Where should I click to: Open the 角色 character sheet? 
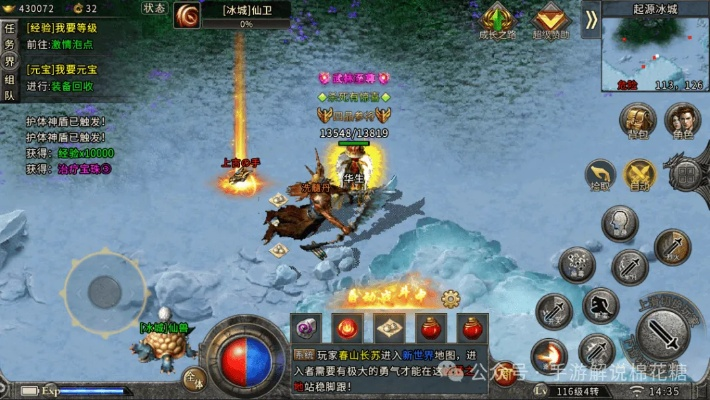pyautogui.click(x=683, y=122)
